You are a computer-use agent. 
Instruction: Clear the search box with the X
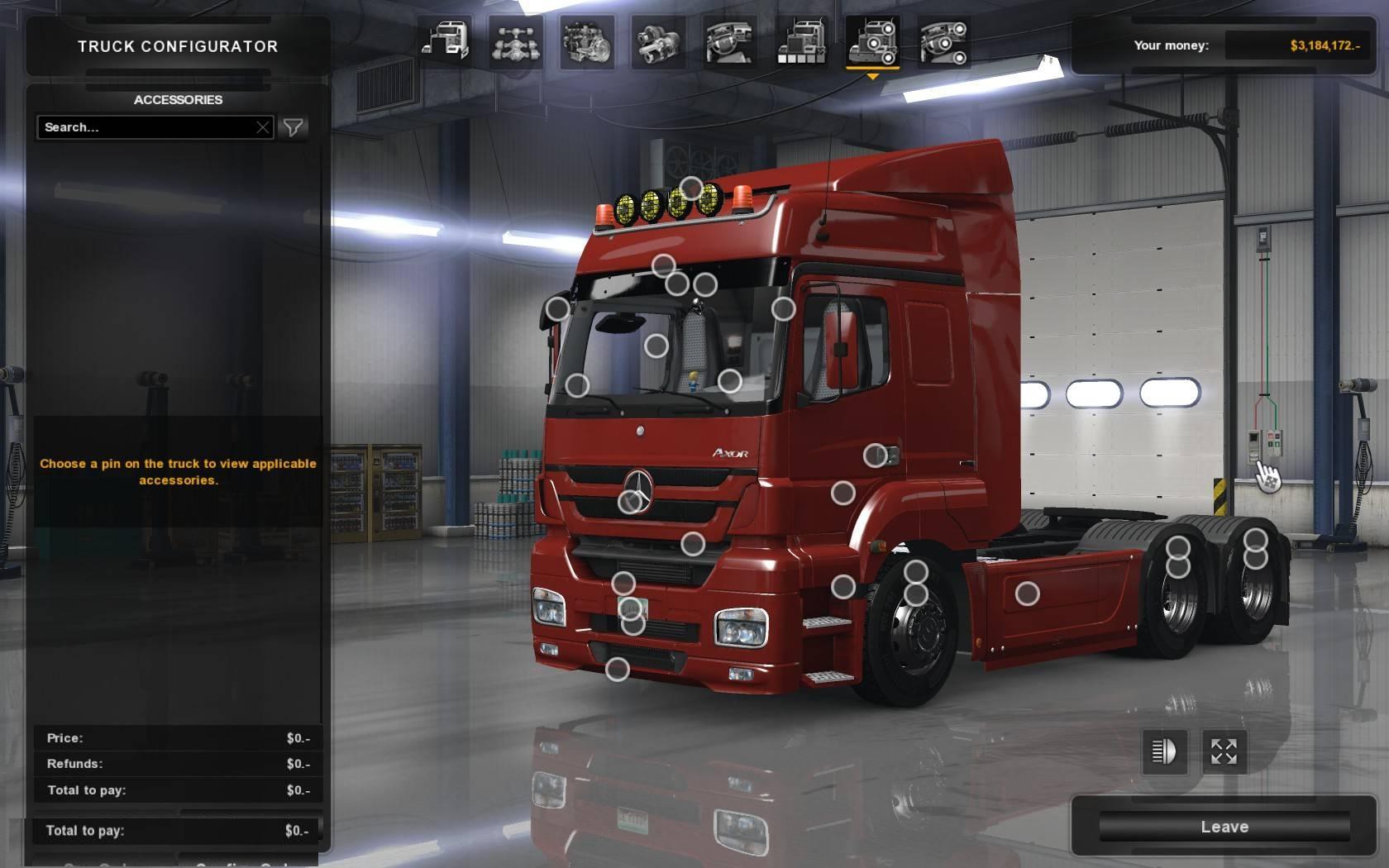coord(263,127)
